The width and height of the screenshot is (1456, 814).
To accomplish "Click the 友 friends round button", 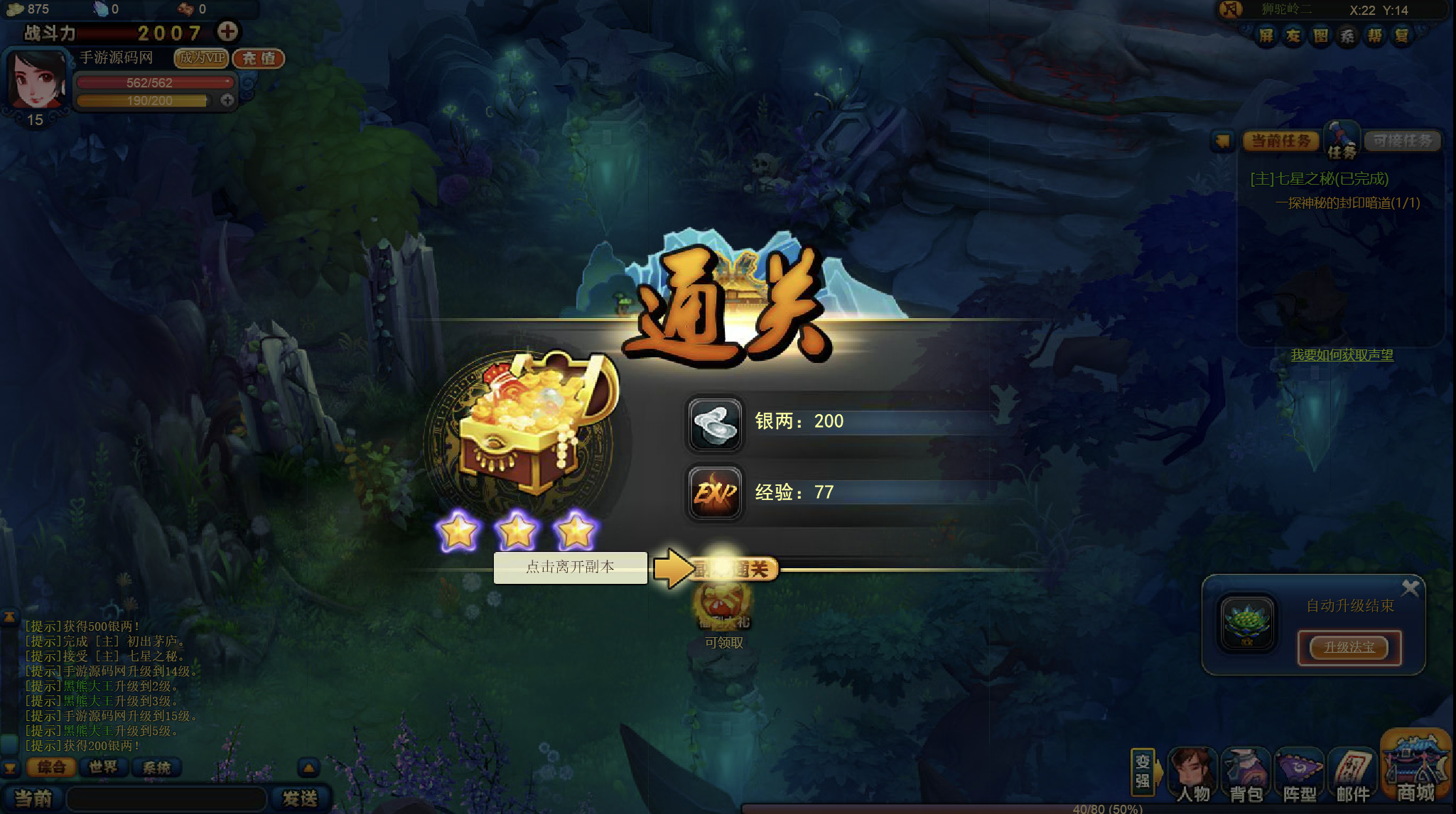I will tap(1293, 36).
